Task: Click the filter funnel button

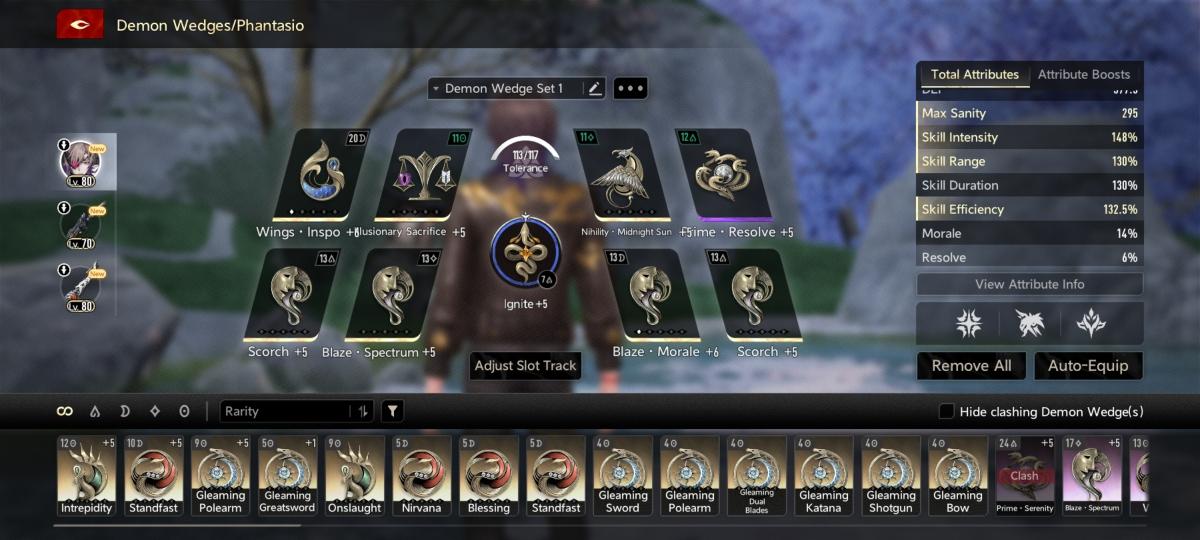Action: tap(392, 411)
